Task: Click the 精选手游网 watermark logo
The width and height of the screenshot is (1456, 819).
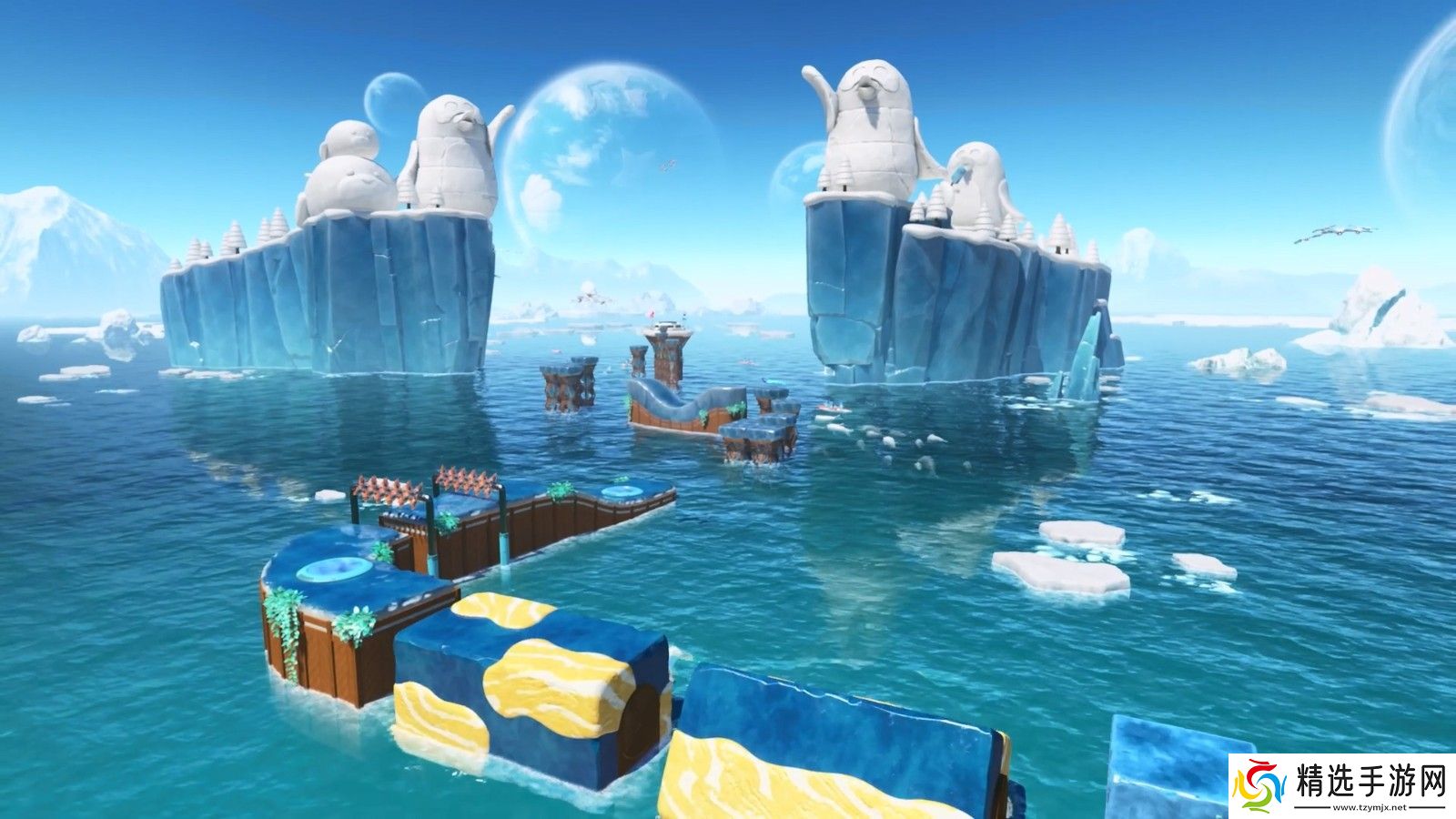Action: [1341, 786]
